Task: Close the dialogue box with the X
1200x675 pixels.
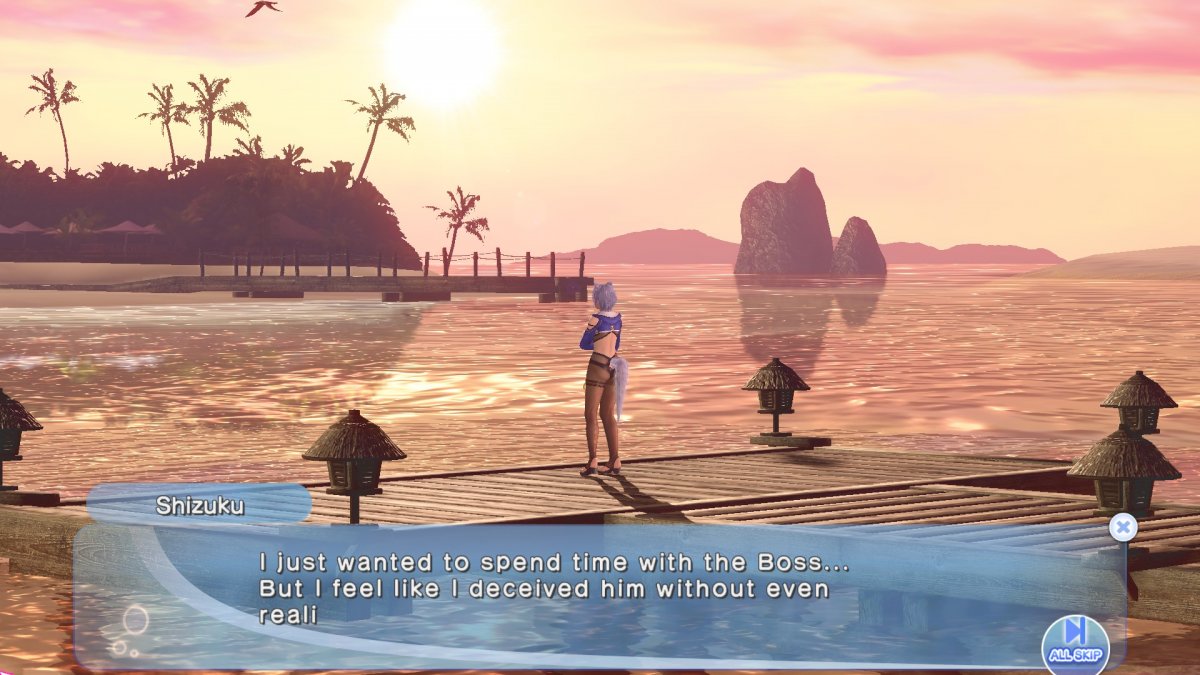Action: click(x=1123, y=527)
